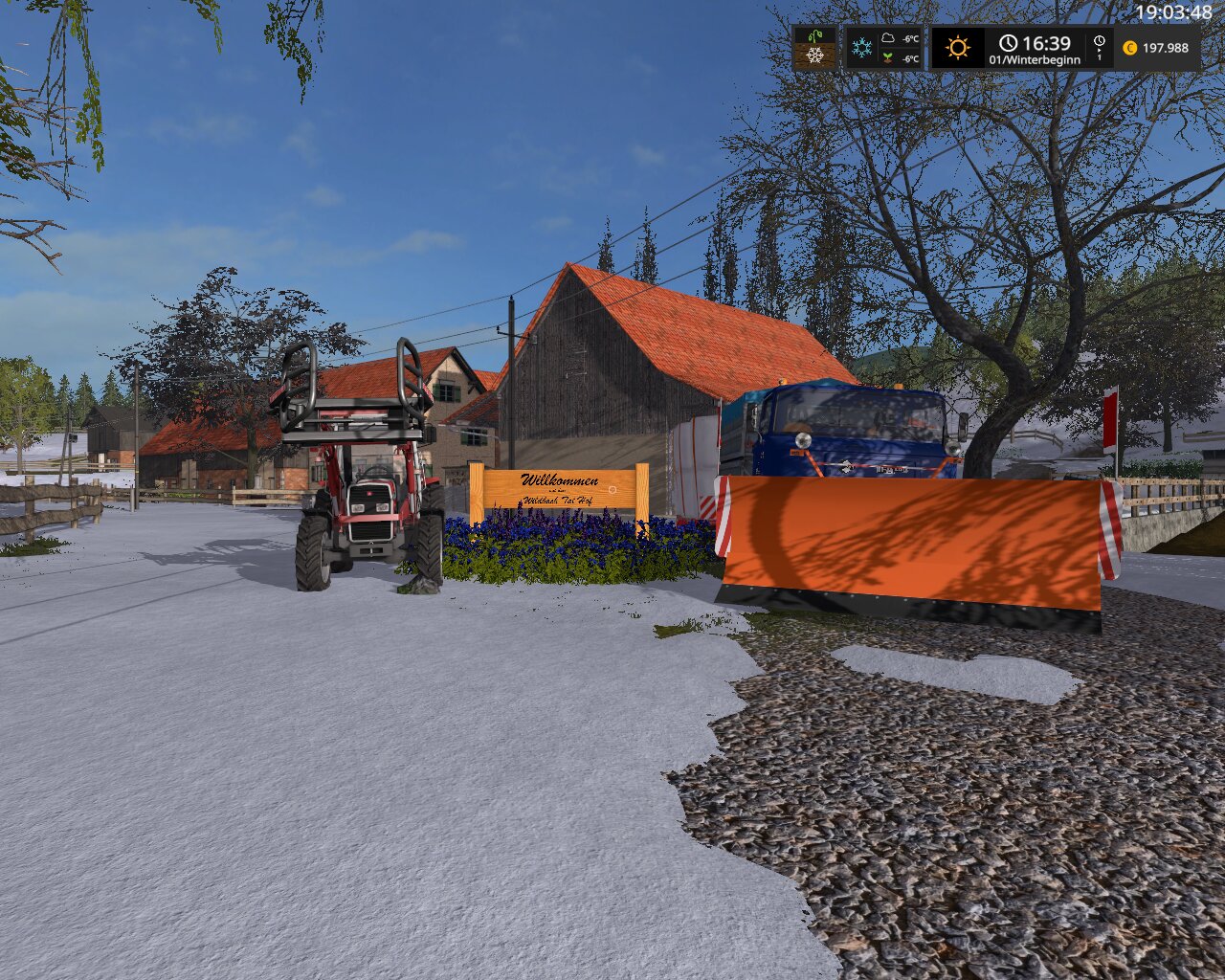This screenshot has height=980, width=1225.
Task: Click the gold euro coin icon
Action: [1130, 48]
